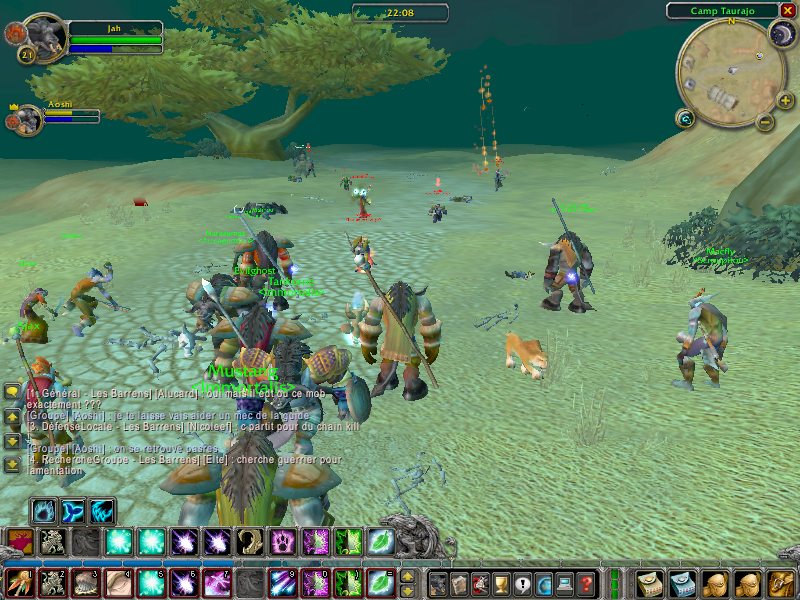Close the Camp Taurajo minimap

point(788,10)
